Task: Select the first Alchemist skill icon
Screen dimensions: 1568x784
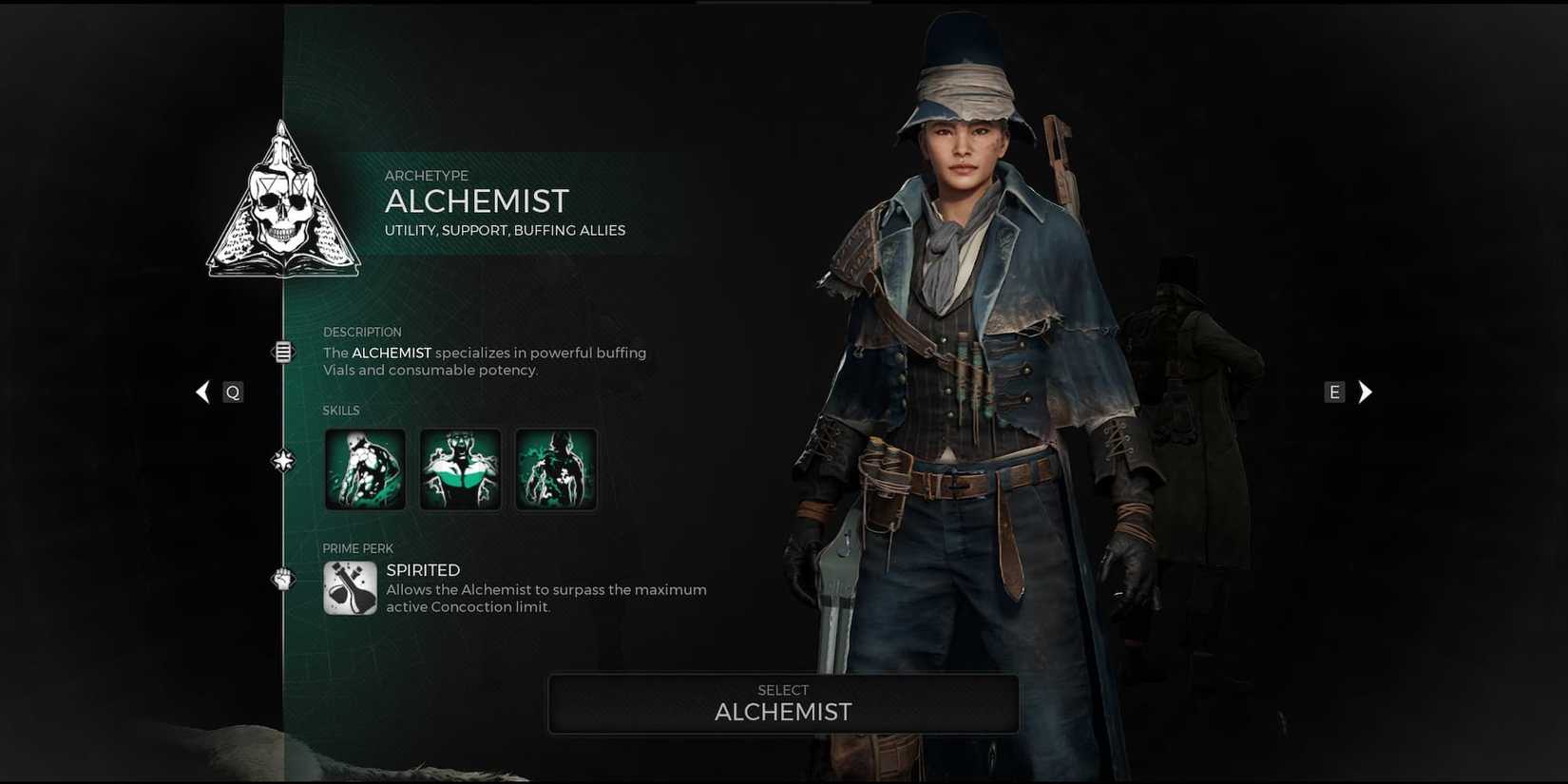Action: [x=365, y=468]
